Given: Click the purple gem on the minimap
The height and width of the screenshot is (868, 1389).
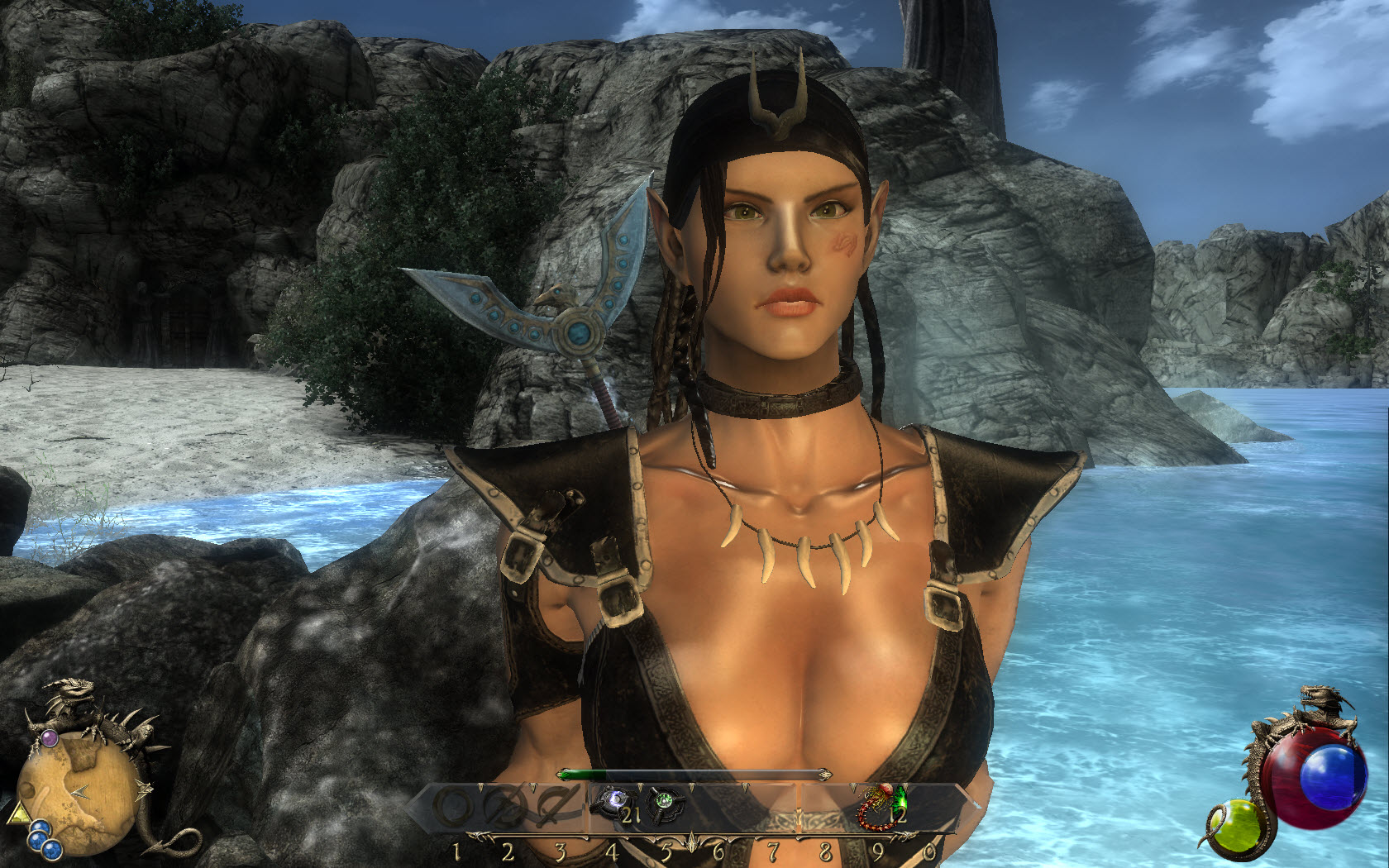Looking at the screenshot, I should tap(50, 737).
